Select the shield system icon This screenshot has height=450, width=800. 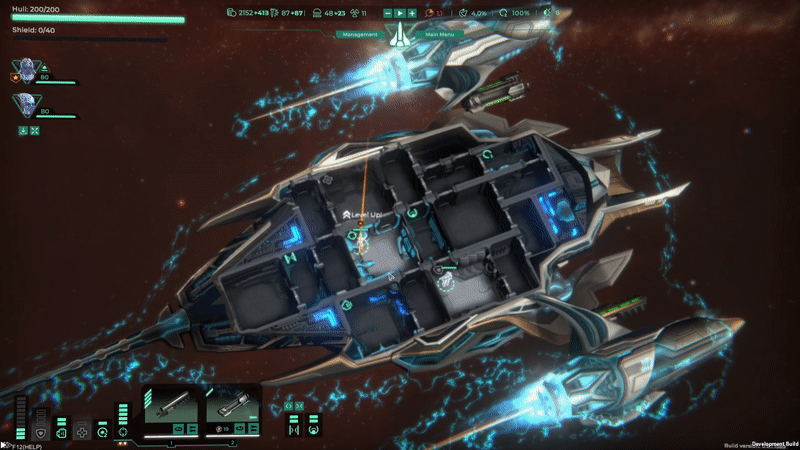point(40,433)
